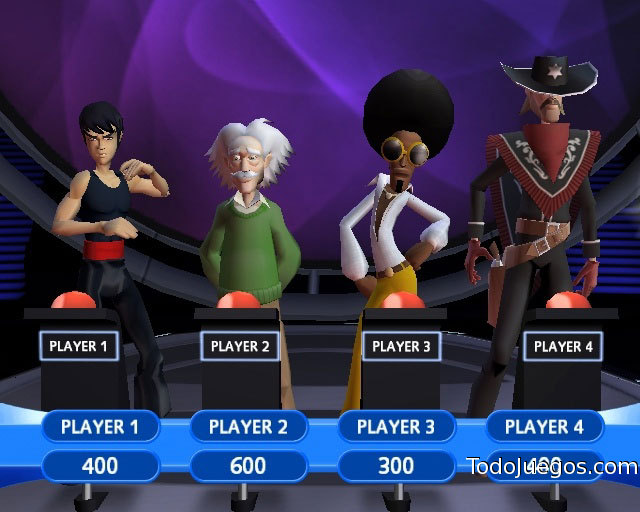Select the blue PLAYER 1 scoreboard banner
This screenshot has width=640, height=512.
pos(100,427)
